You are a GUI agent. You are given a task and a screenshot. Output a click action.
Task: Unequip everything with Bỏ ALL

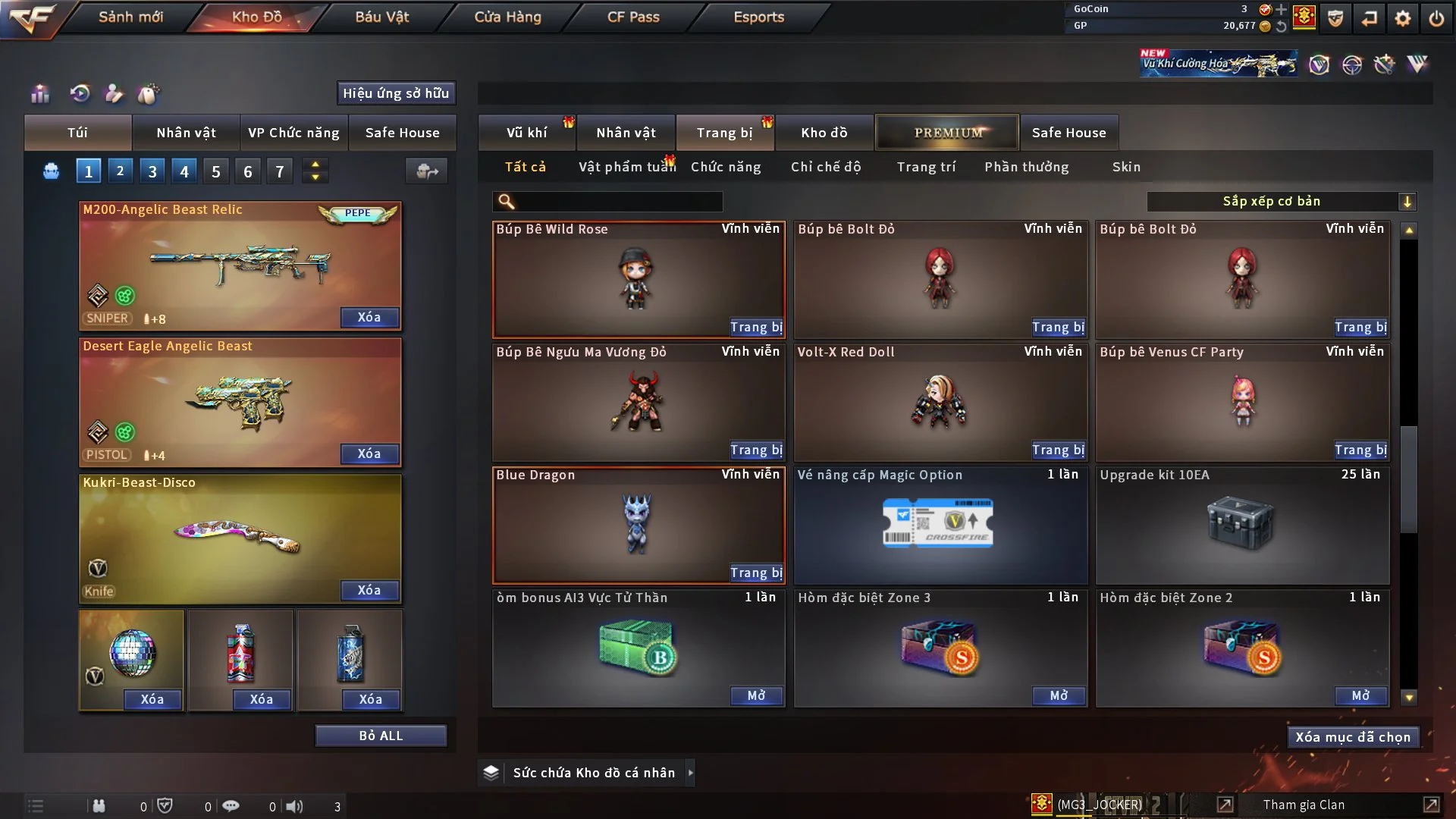click(381, 736)
